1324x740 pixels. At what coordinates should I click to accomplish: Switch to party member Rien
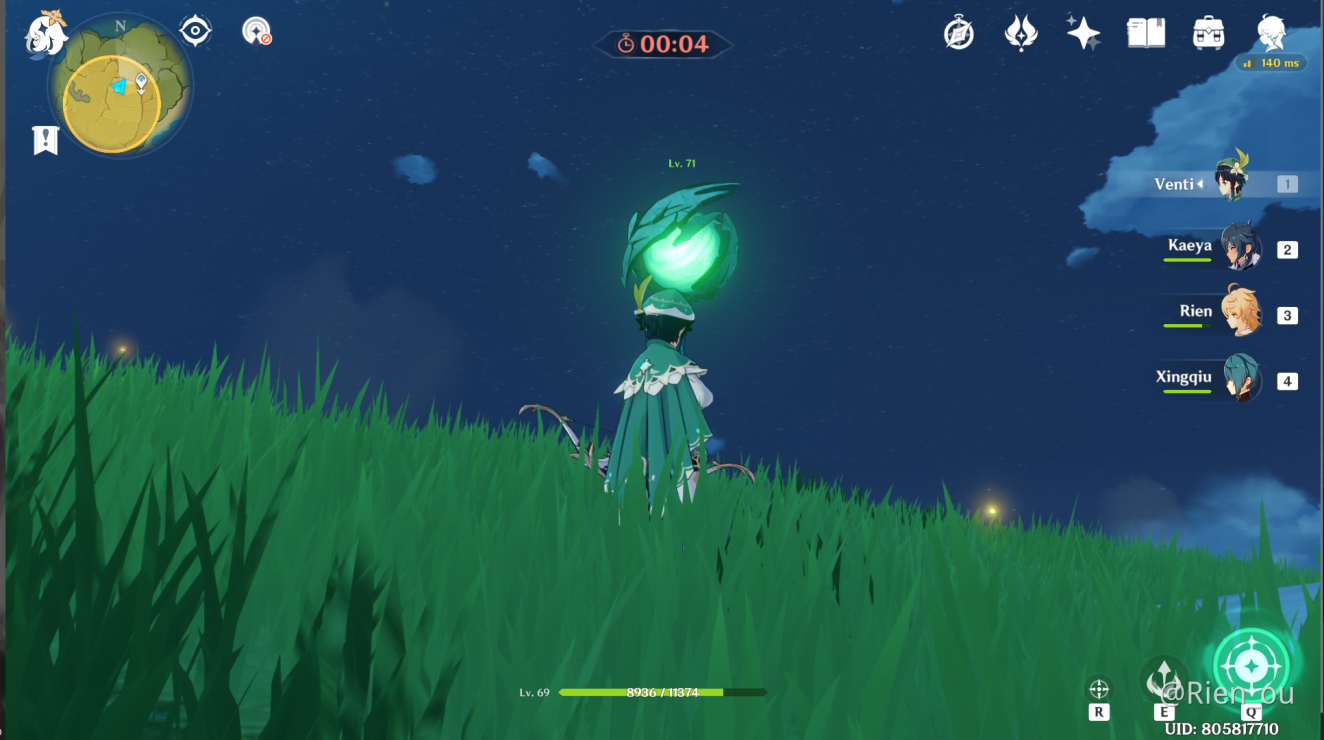click(x=1240, y=313)
